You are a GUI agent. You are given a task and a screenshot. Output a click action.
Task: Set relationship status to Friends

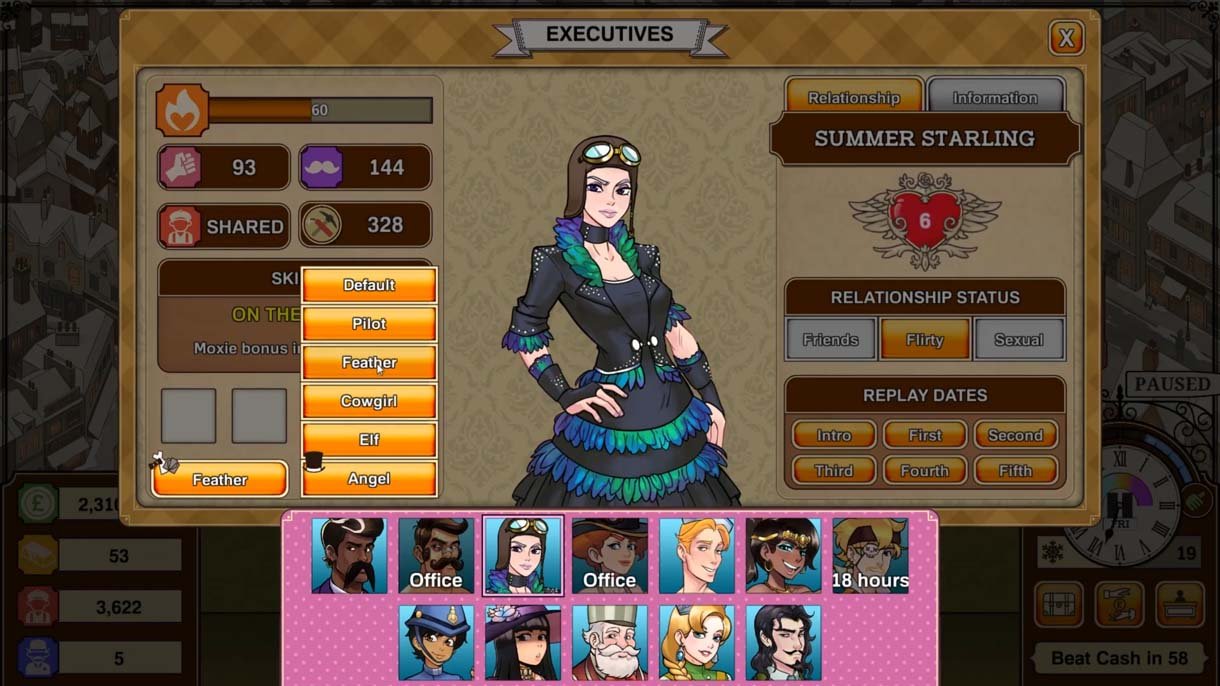(x=830, y=340)
